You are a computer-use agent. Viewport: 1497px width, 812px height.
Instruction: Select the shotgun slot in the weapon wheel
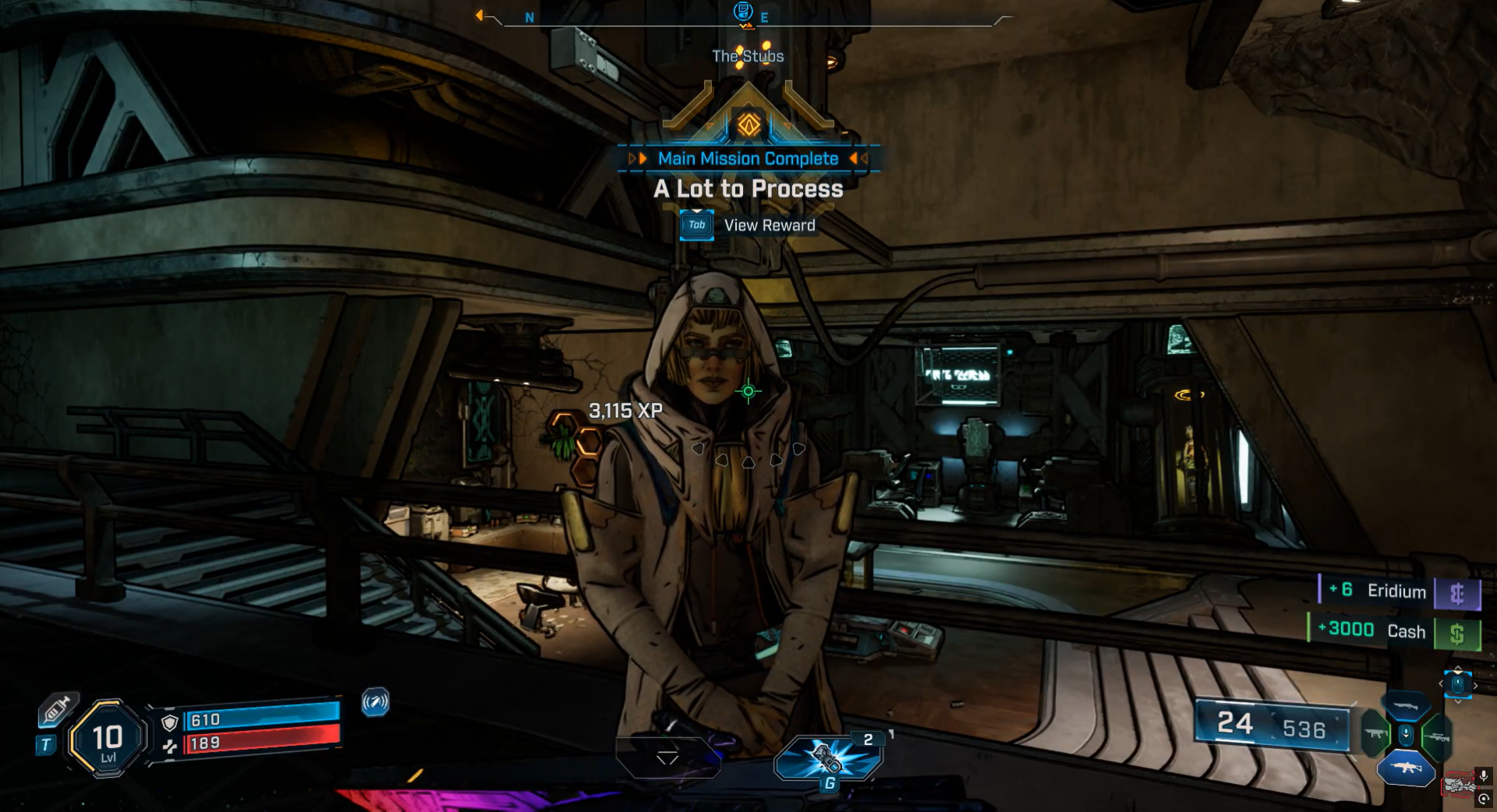1405,706
